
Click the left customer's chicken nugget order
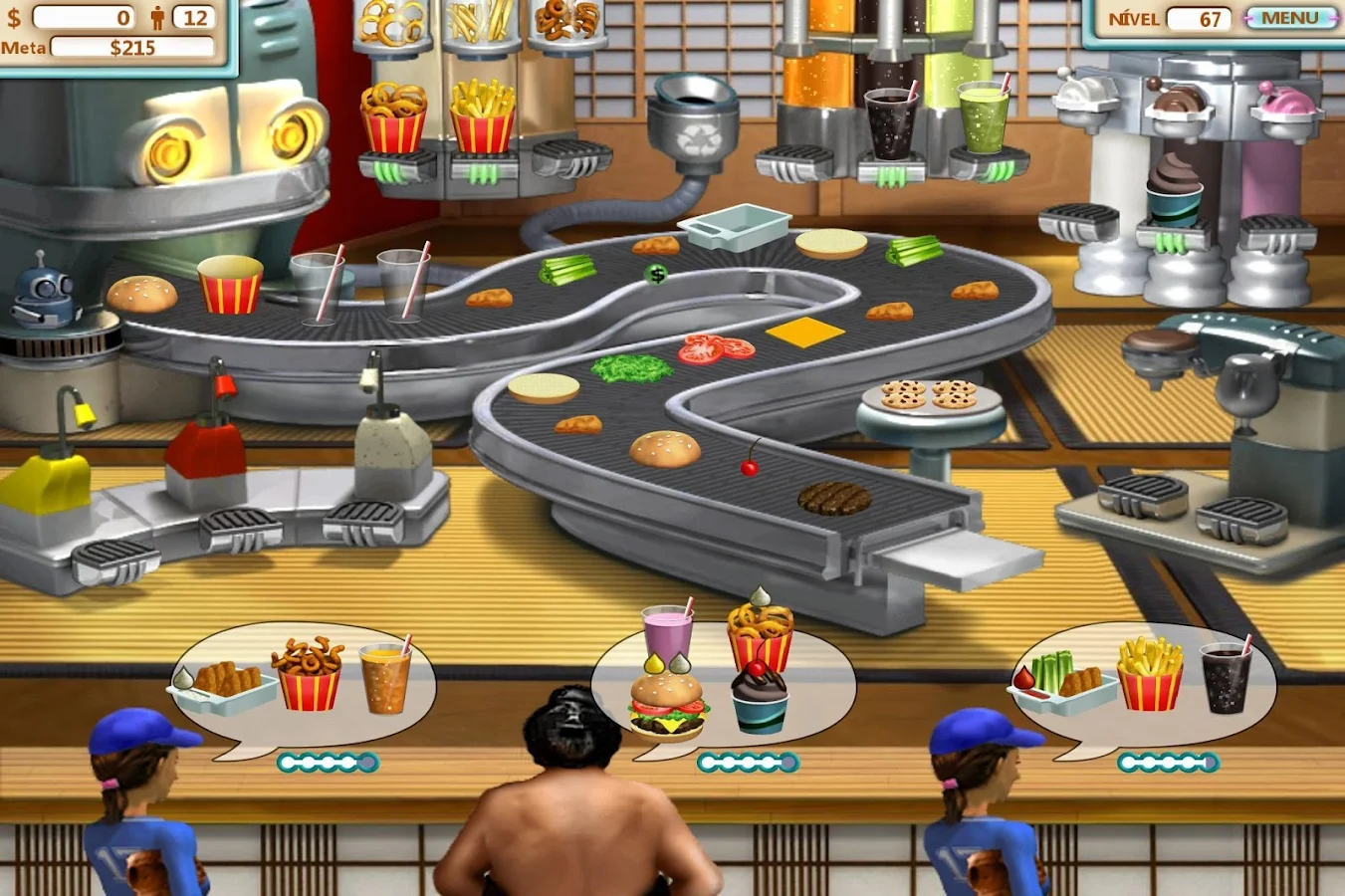click(x=227, y=681)
